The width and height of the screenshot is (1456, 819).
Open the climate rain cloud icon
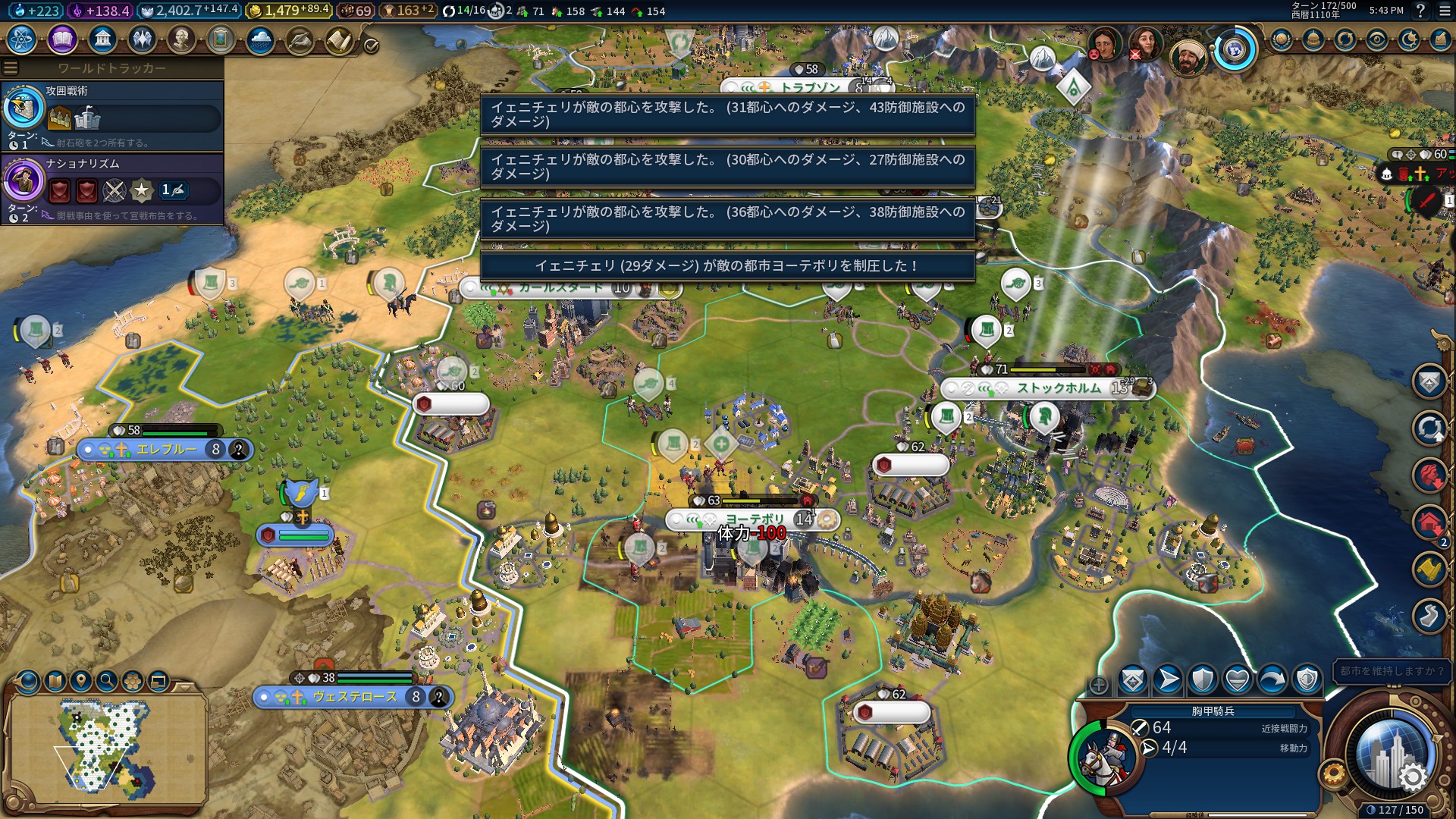coord(260,39)
